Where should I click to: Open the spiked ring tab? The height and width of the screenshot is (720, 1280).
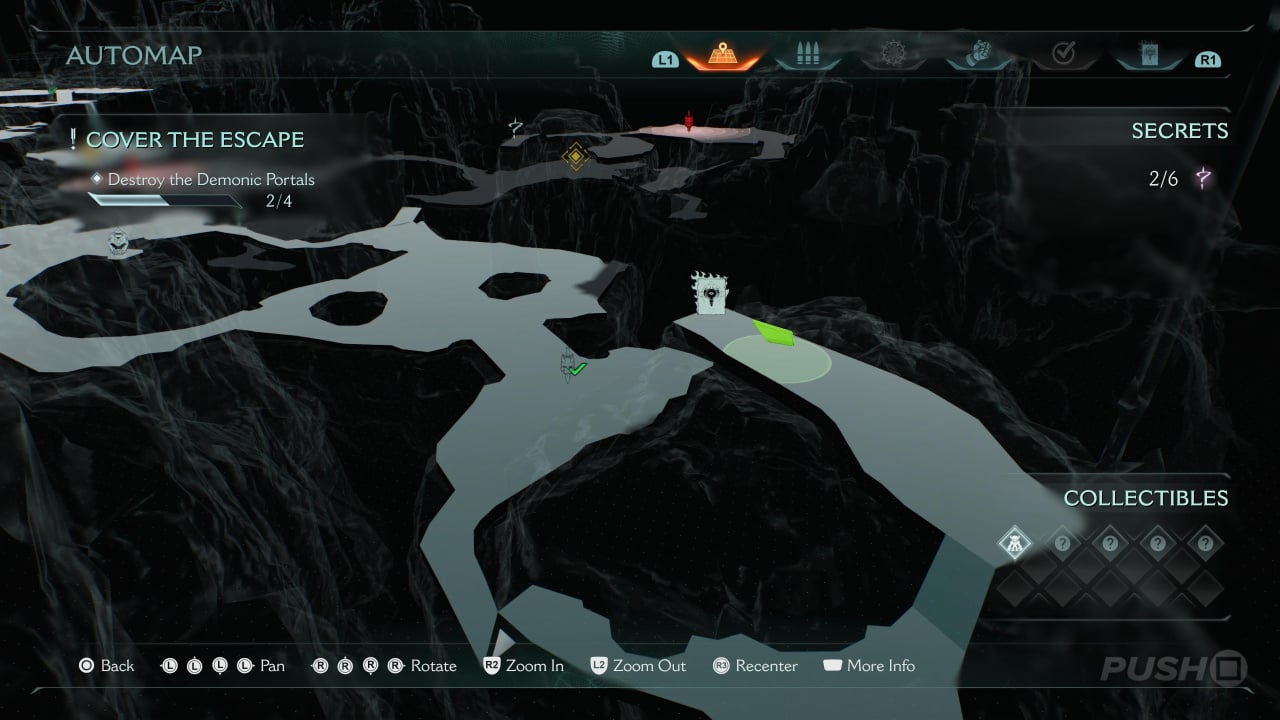892,55
